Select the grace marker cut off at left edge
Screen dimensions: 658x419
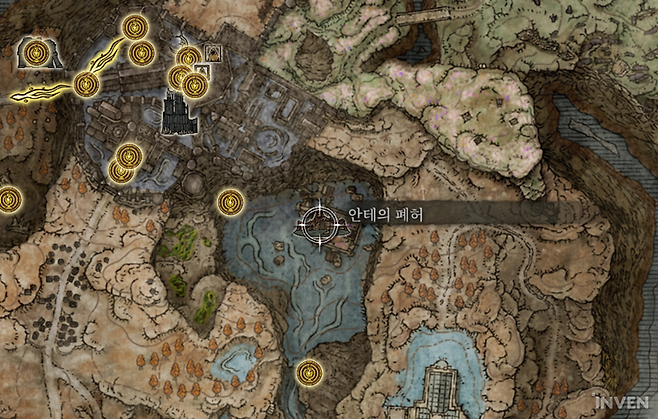click(8, 199)
